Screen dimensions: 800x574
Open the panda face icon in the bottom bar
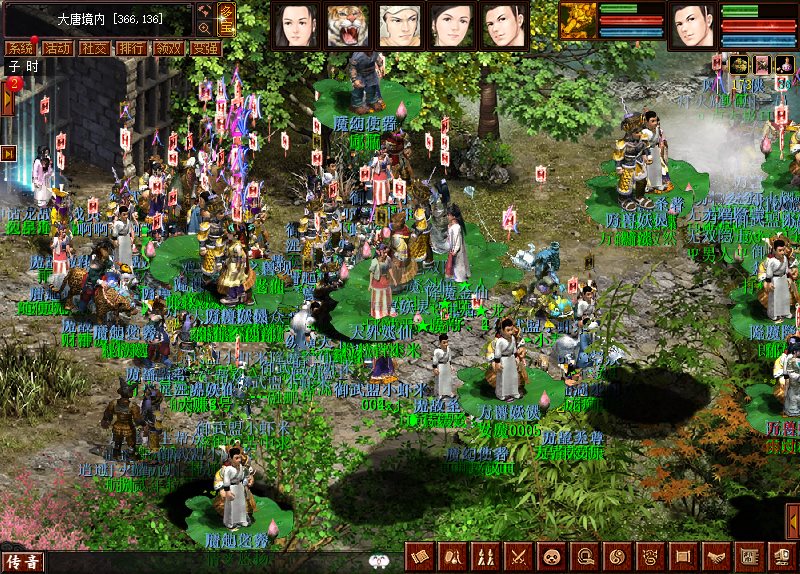(551, 556)
